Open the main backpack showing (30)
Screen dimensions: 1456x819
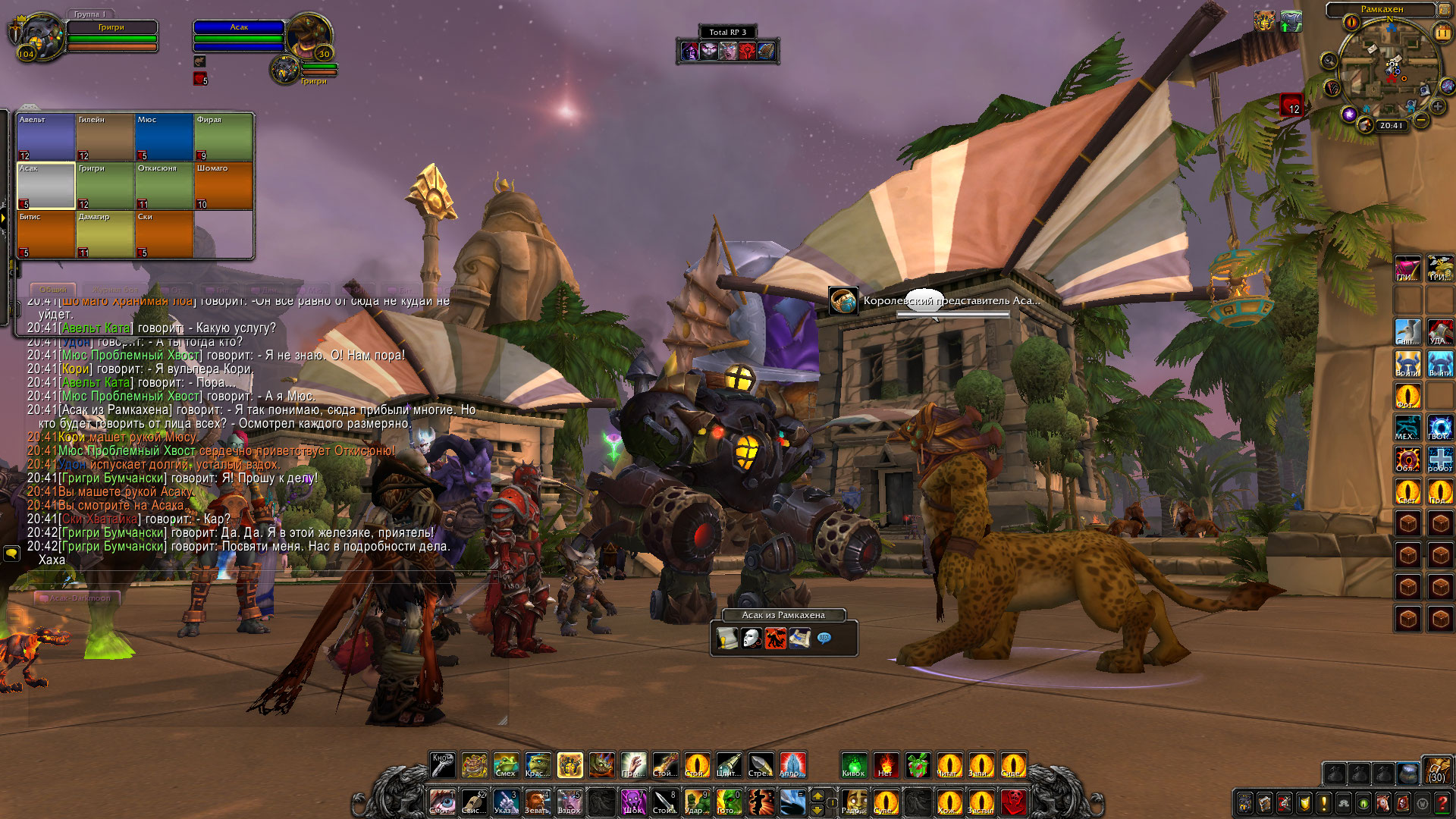(x=1436, y=769)
